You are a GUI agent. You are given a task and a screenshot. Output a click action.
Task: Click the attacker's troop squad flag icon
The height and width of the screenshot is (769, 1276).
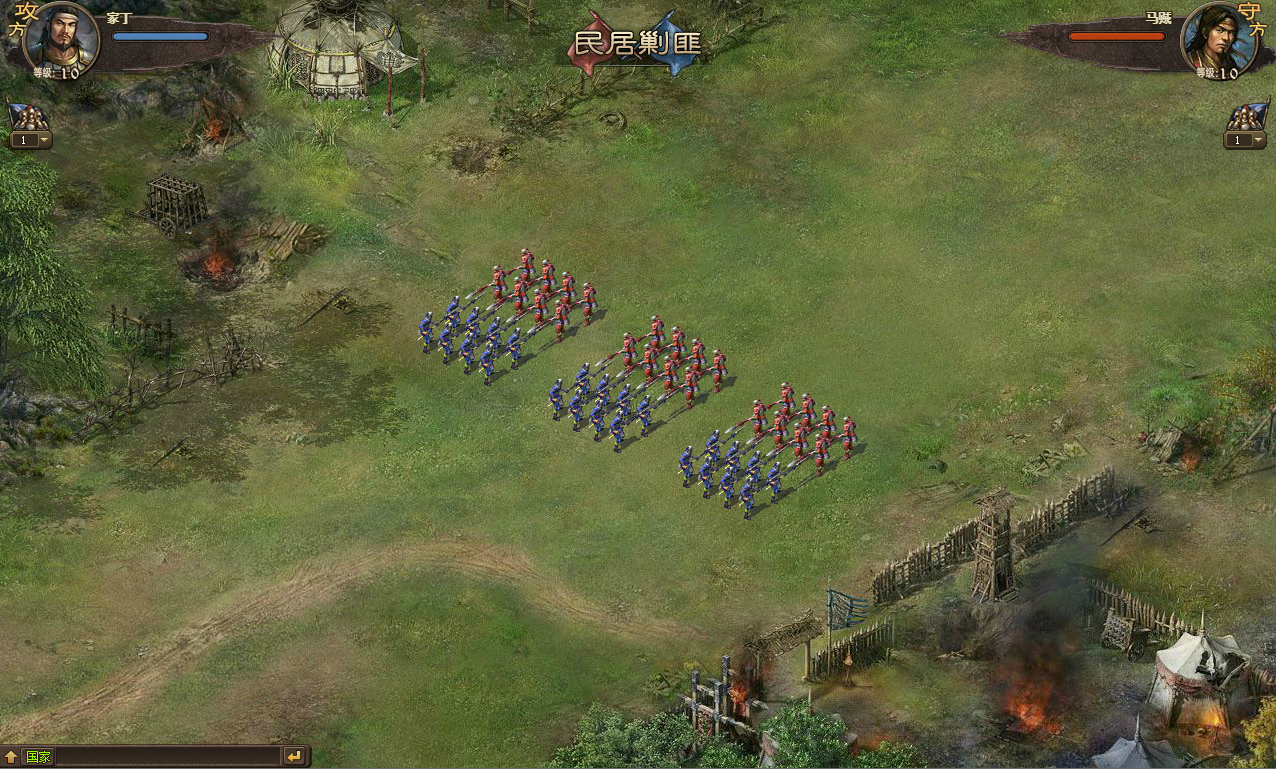[x=27, y=117]
